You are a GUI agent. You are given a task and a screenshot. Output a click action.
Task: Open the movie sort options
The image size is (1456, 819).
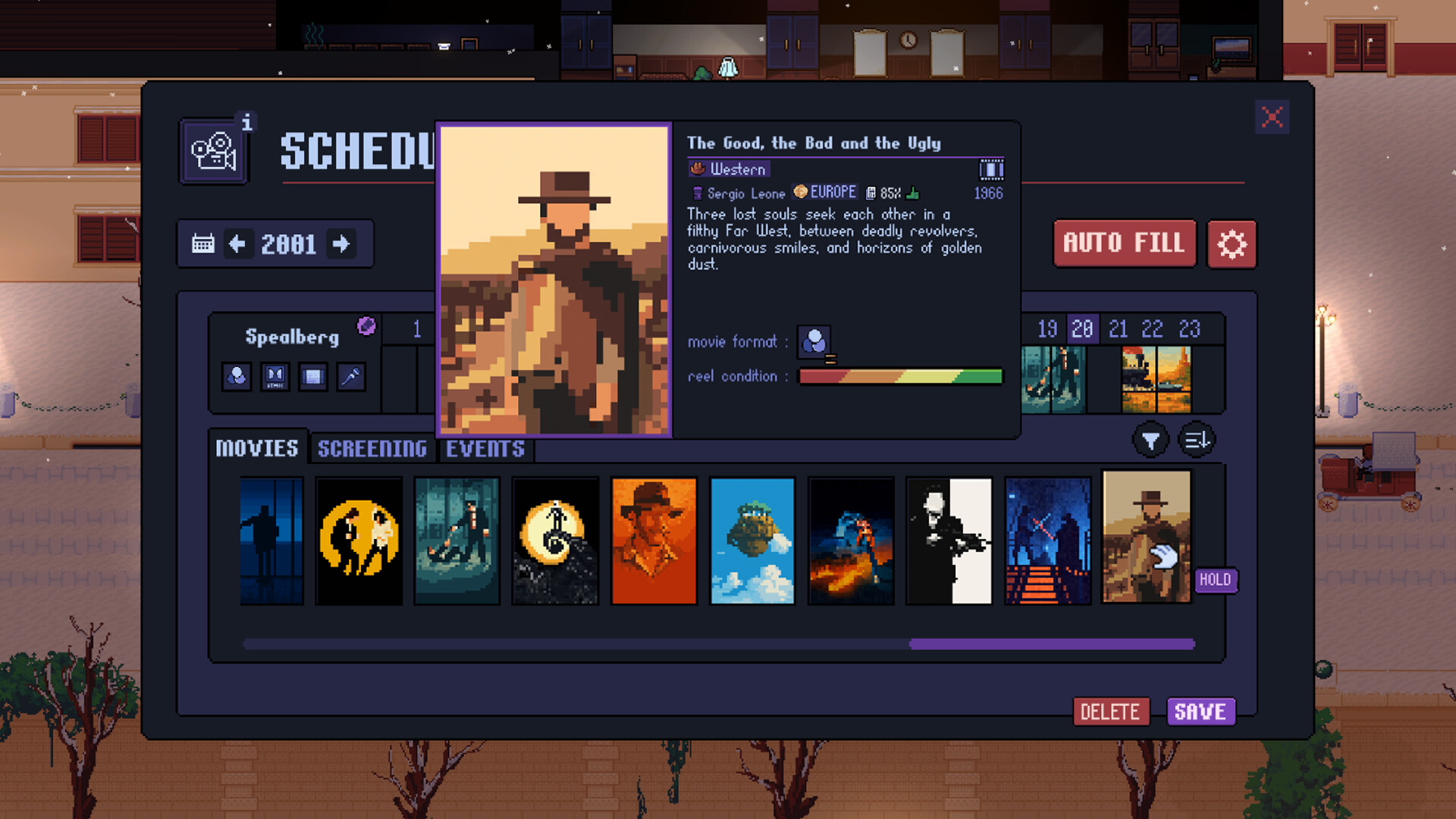click(x=1197, y=440)
